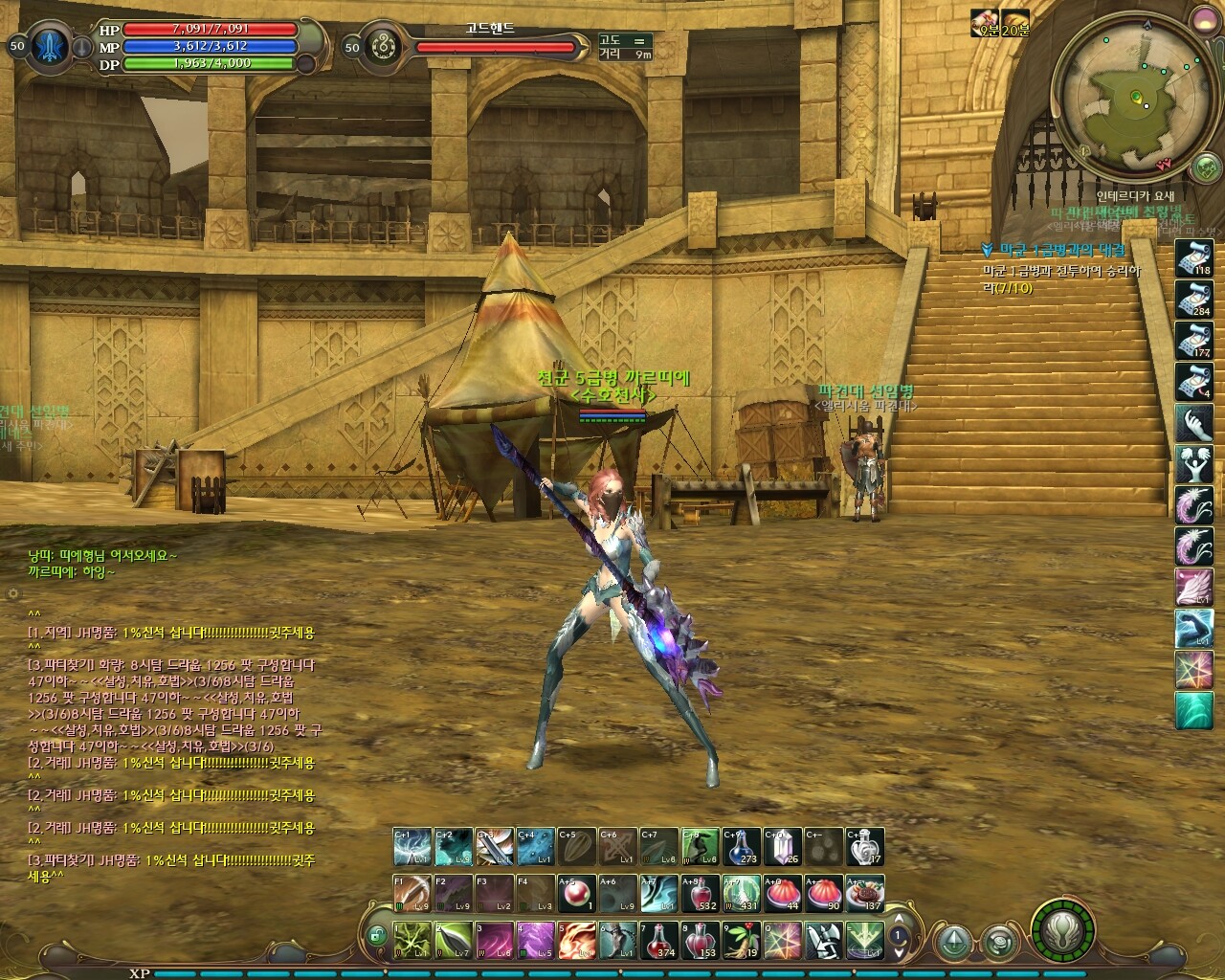Click the pink orb button above the minimap

(1202, 17)
